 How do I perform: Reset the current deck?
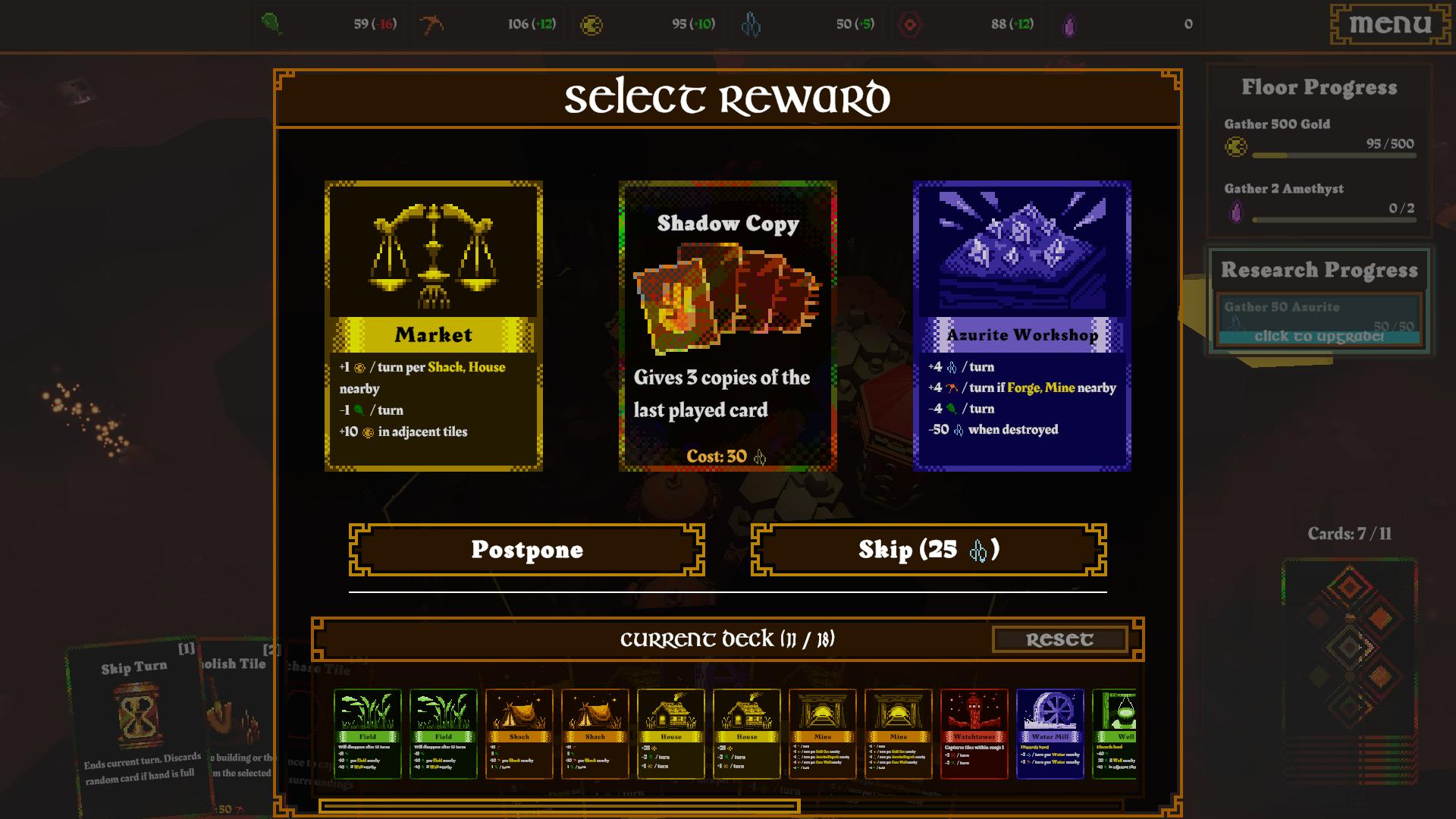point(1059,639)
